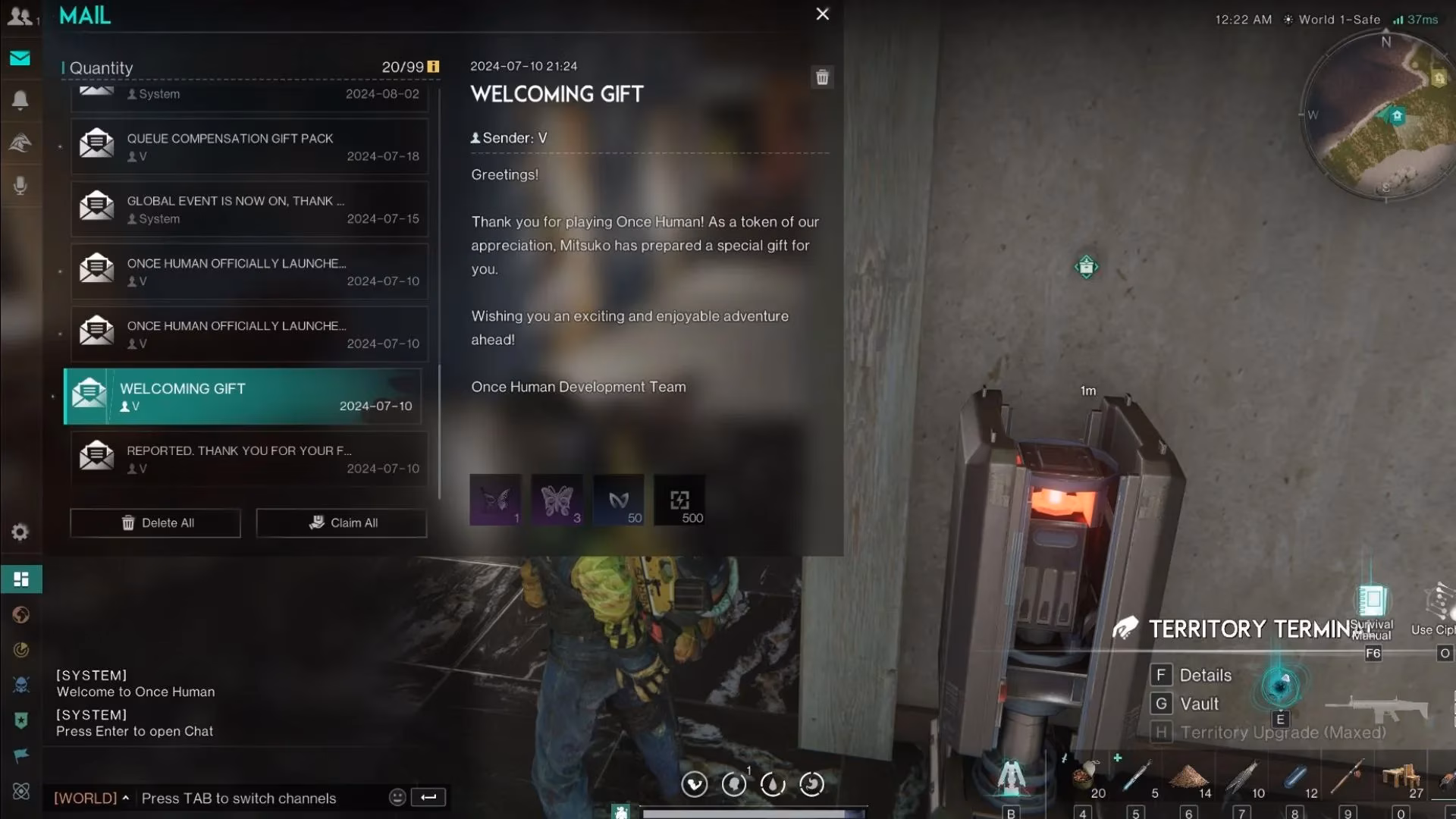This screenshot has width=1456, height=819.
Task: Delete the Welcoming Gift mail via trash icon
Action: click(822, 77)
